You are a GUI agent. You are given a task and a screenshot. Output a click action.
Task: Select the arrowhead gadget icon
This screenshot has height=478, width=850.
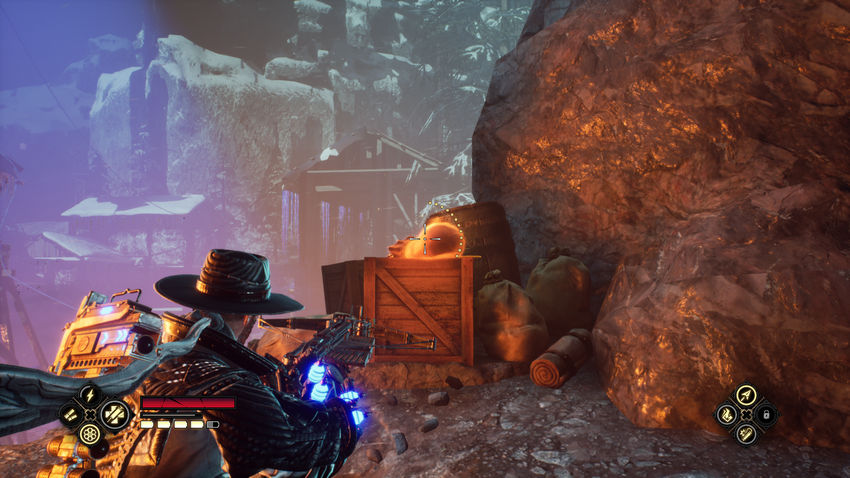tap(744, 394)
